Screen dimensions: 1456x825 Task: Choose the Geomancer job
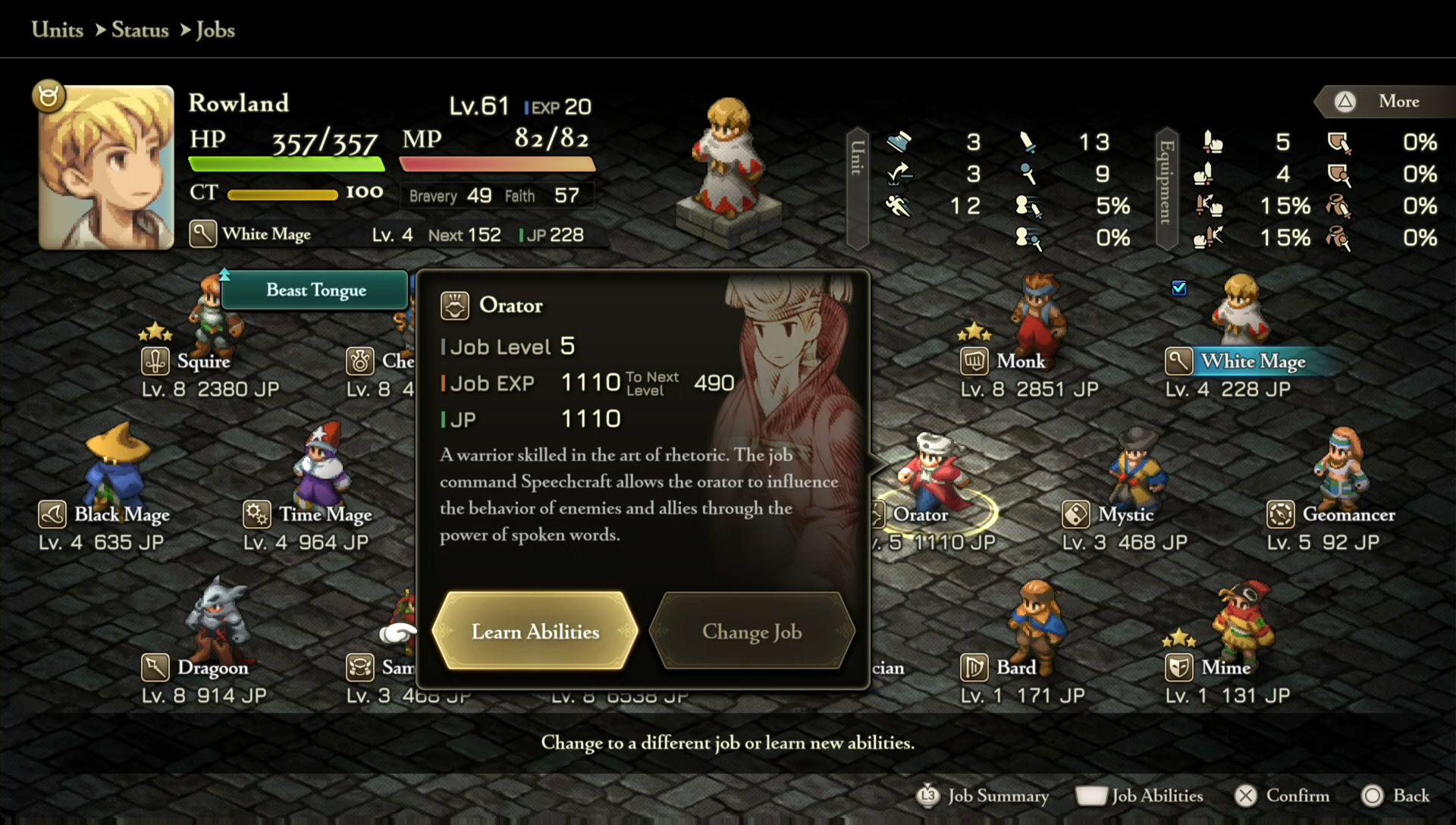pyautogui.click(x=1348, y=514)
